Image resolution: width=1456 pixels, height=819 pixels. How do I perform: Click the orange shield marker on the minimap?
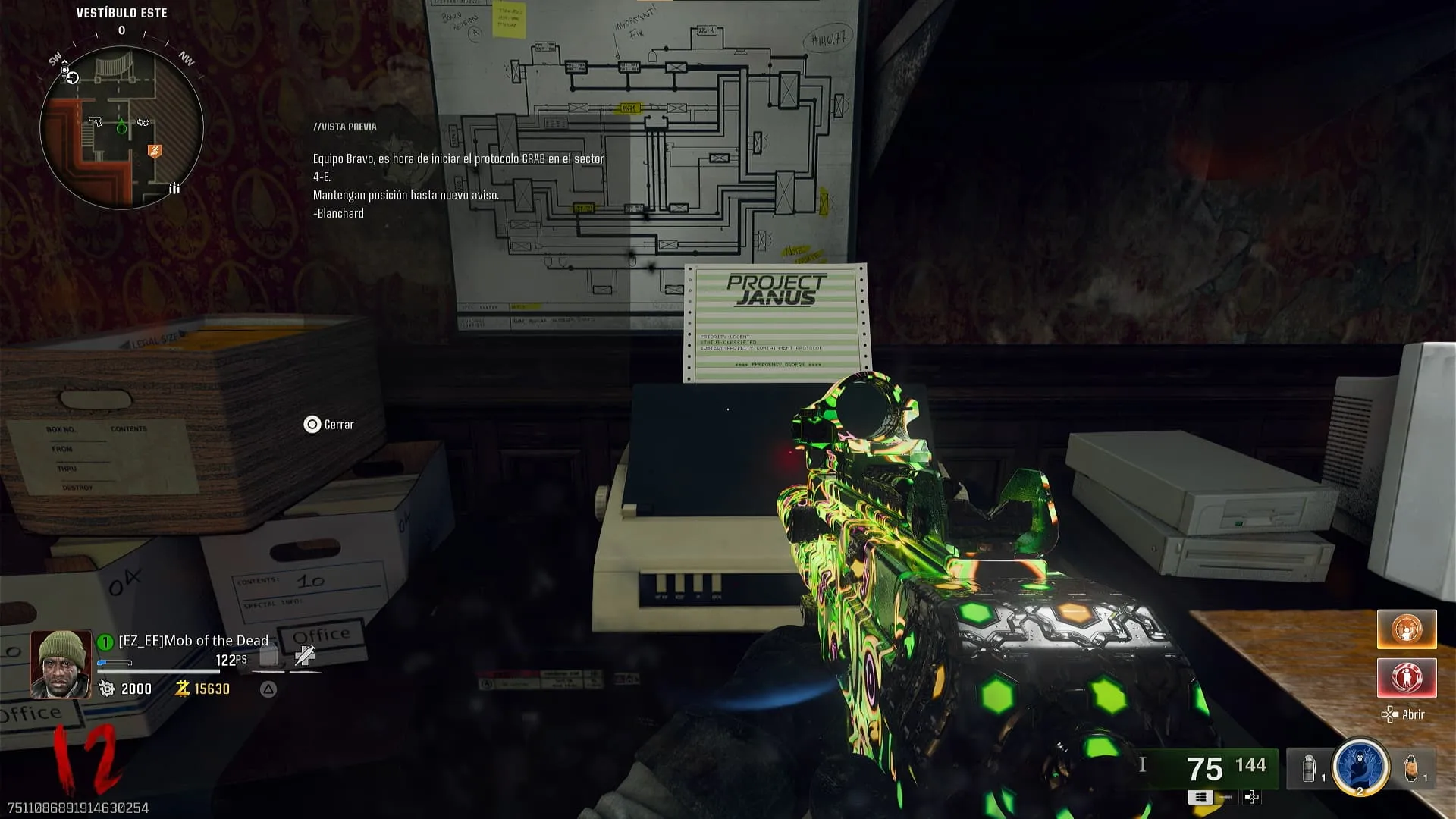pos(155,151)
